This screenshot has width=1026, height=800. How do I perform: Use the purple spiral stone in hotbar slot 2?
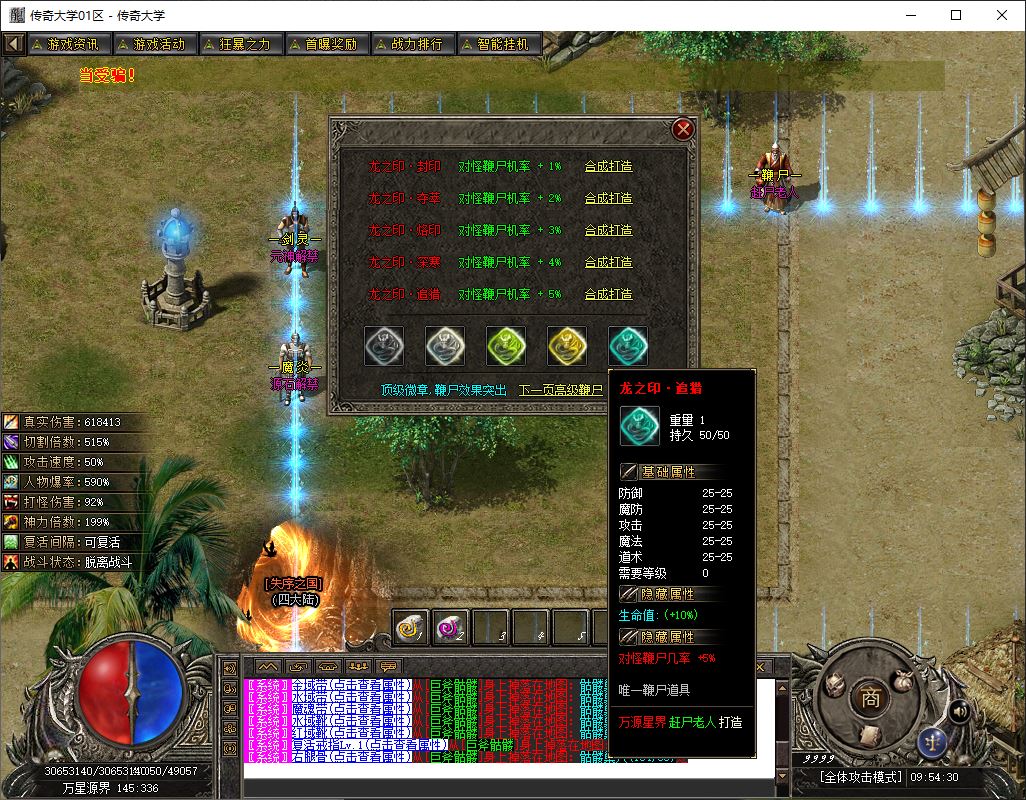451,627
